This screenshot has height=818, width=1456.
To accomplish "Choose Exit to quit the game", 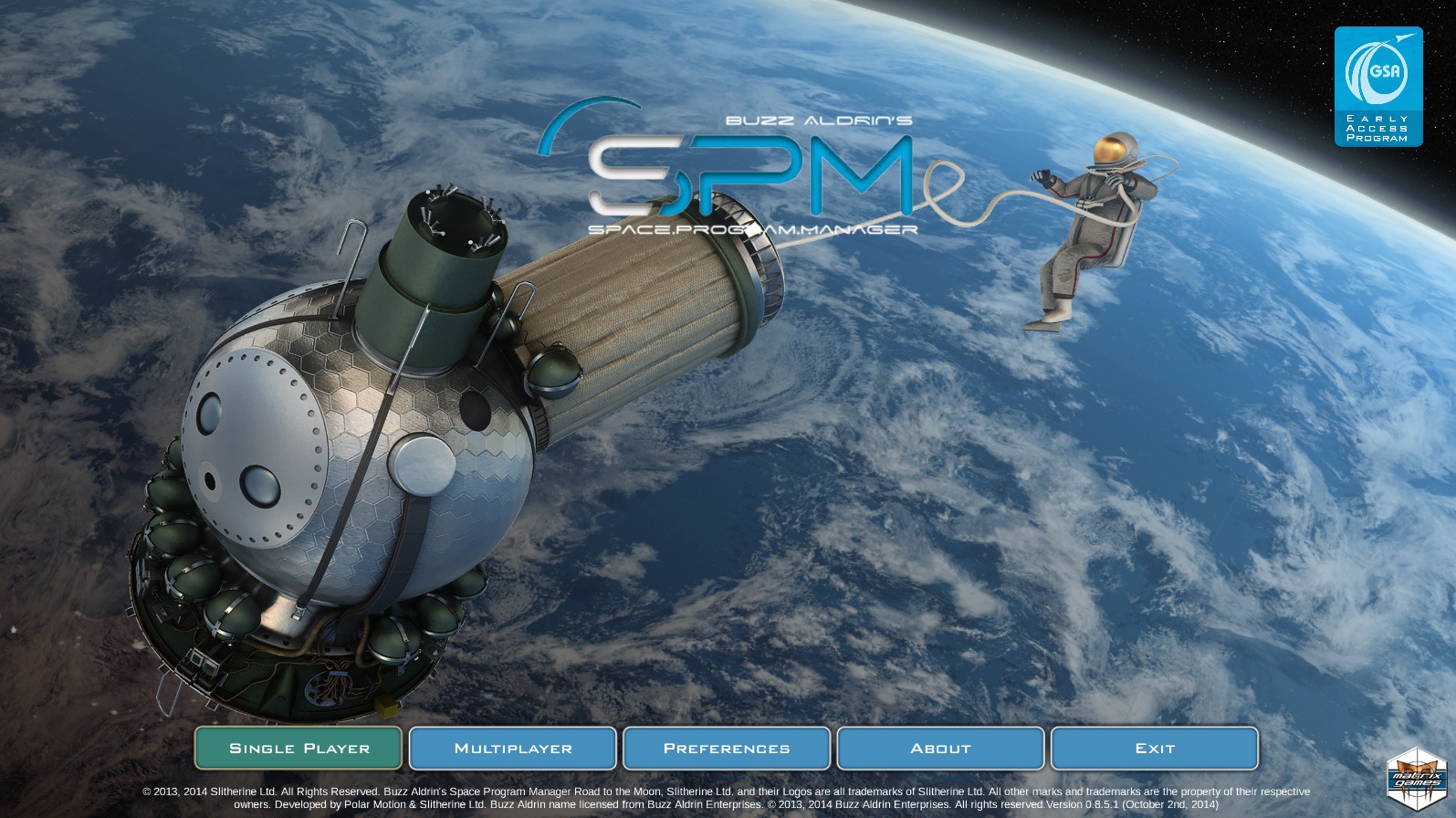I will pyautogui.click(x=1155, y=748).
